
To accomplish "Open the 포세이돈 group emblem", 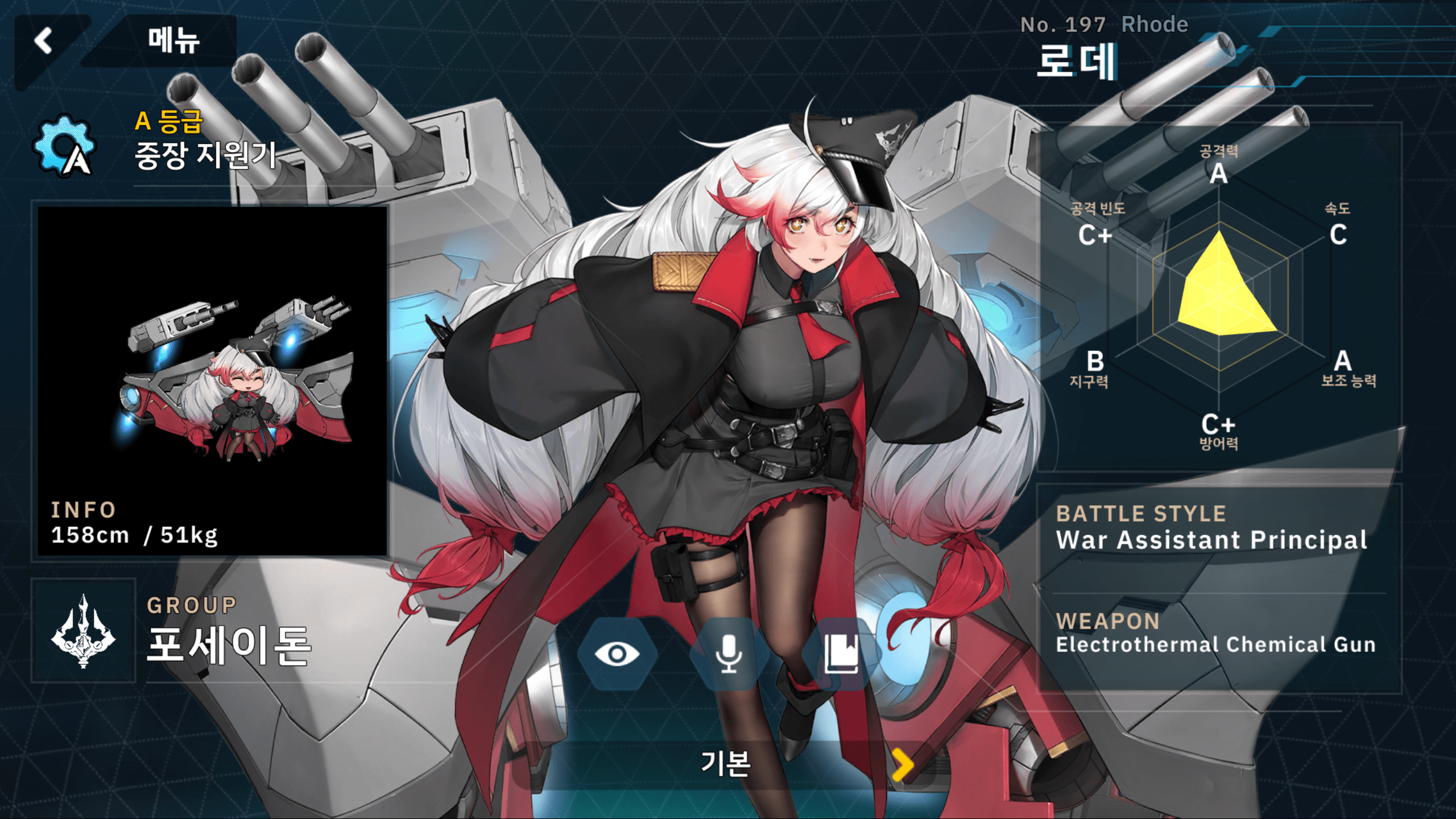I will [x=83, y=631].
